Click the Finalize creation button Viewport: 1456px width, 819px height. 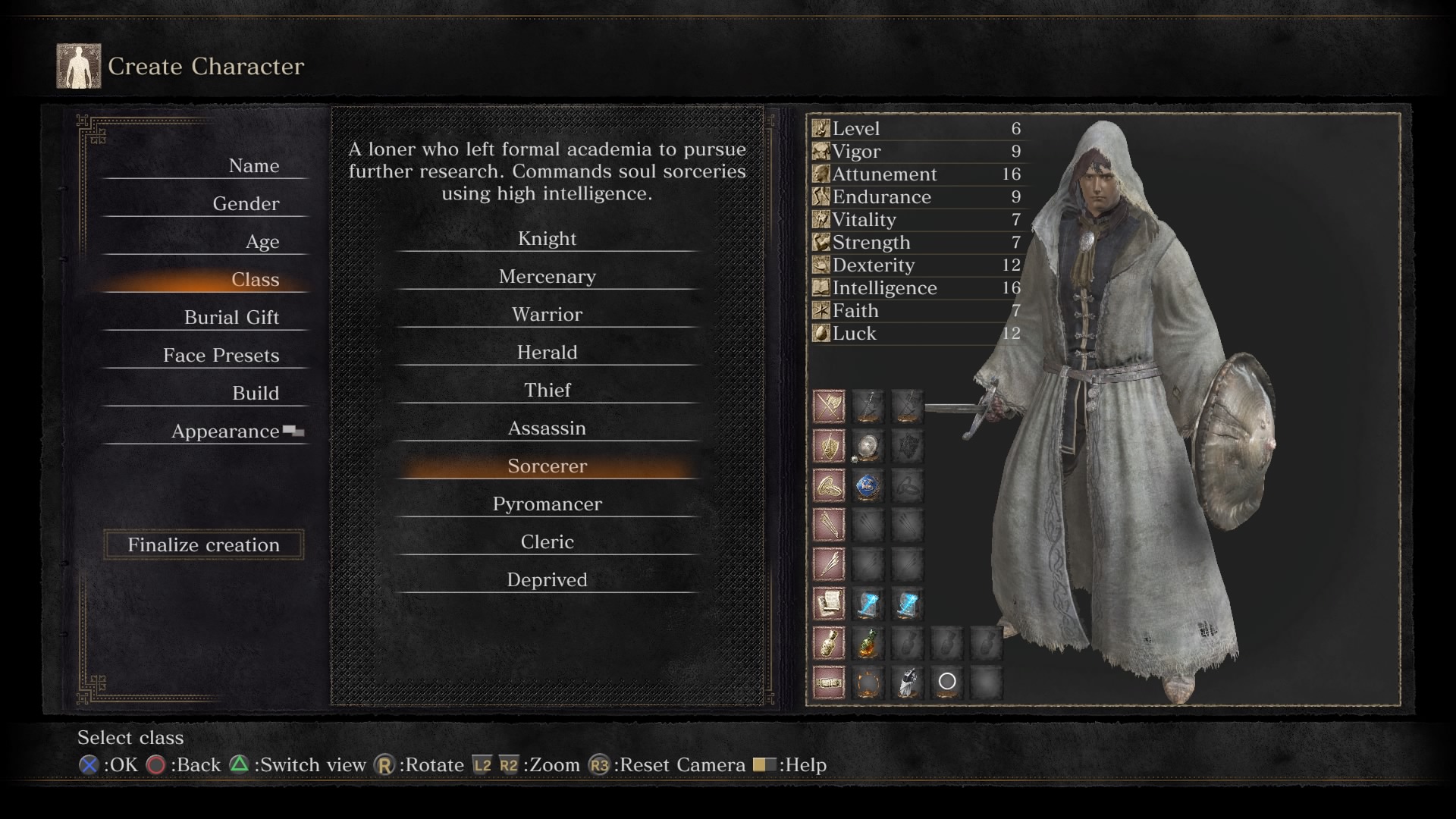(x=203, y=544)
